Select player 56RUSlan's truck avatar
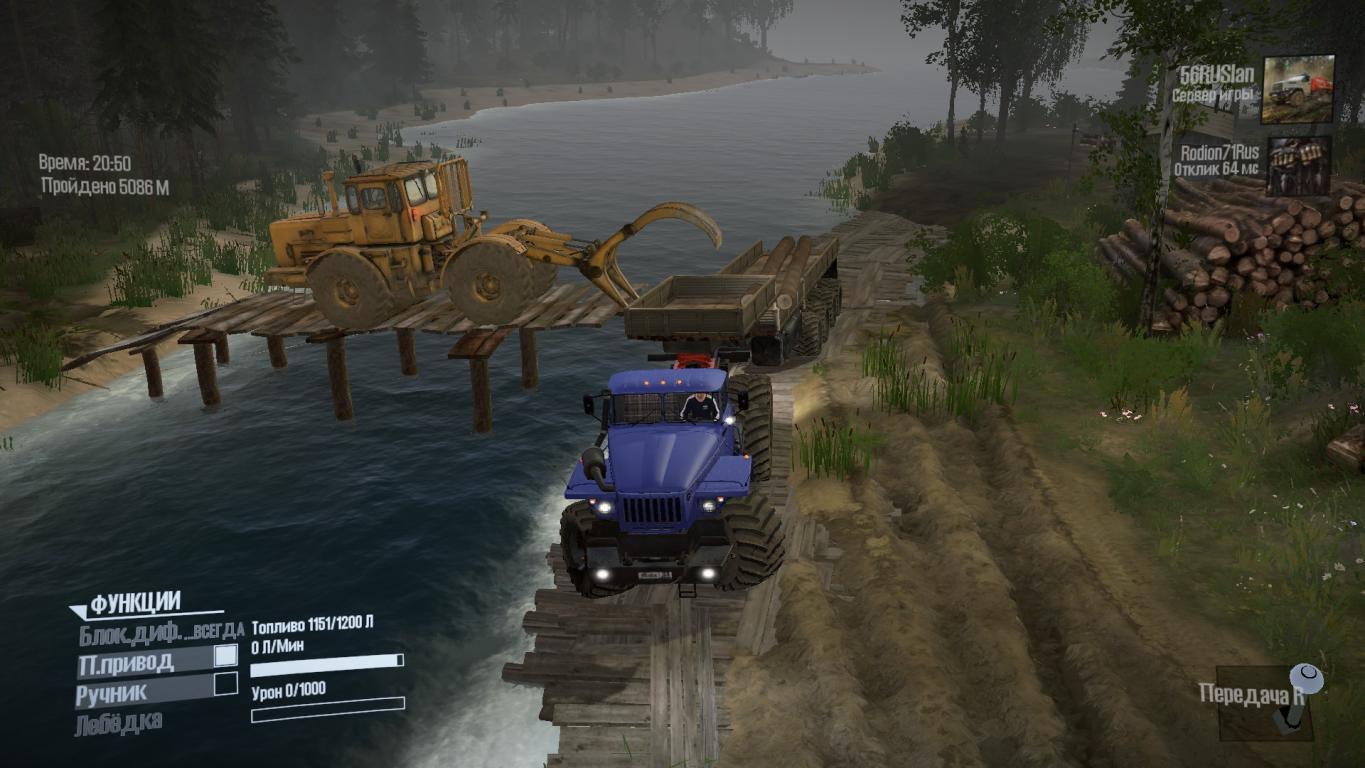 pos(1297,89)
